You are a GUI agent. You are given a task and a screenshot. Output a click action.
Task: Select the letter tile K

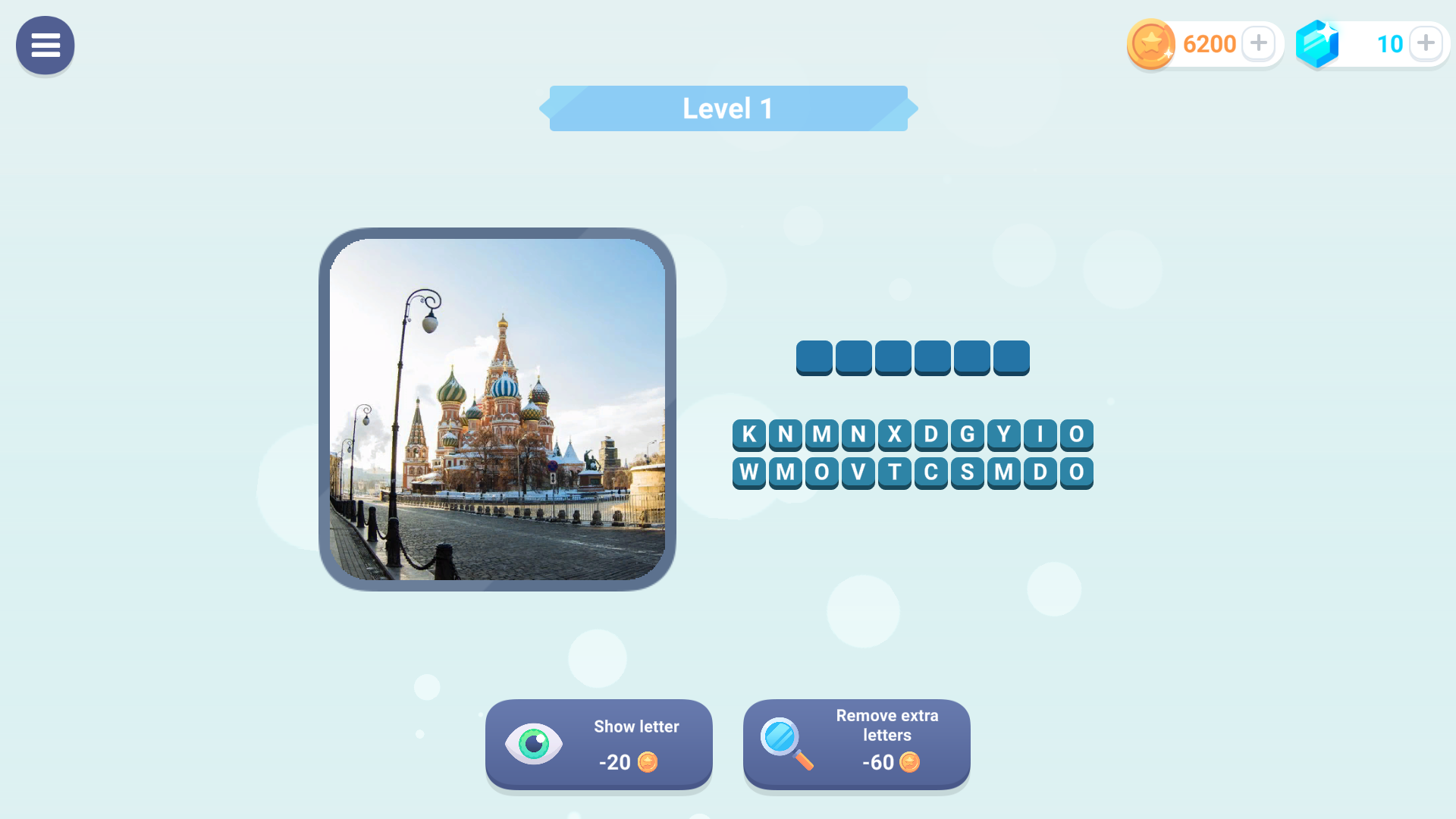[x=749, y=435]
